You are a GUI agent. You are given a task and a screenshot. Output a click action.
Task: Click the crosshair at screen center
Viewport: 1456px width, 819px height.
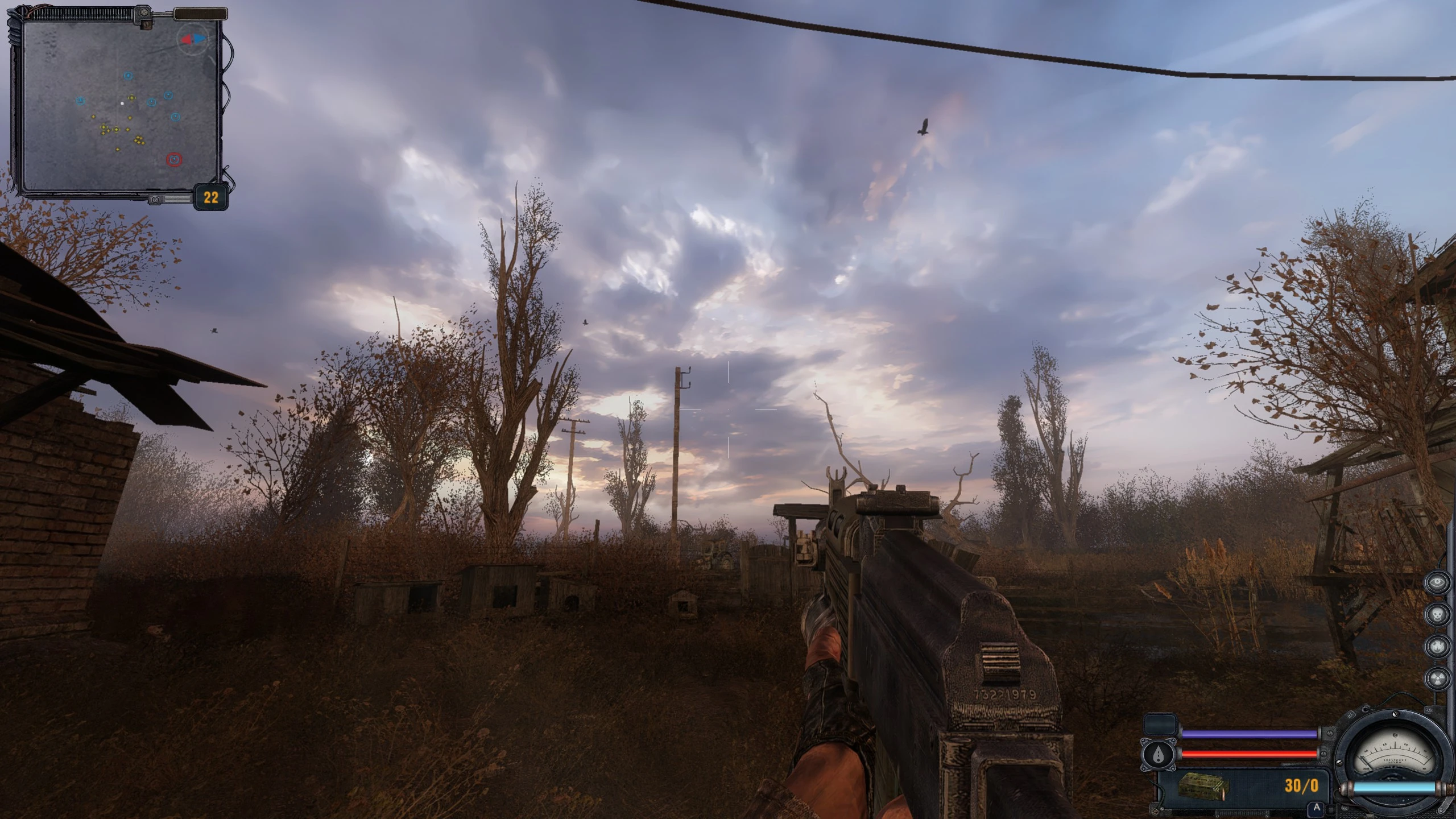tap(728, 409)
